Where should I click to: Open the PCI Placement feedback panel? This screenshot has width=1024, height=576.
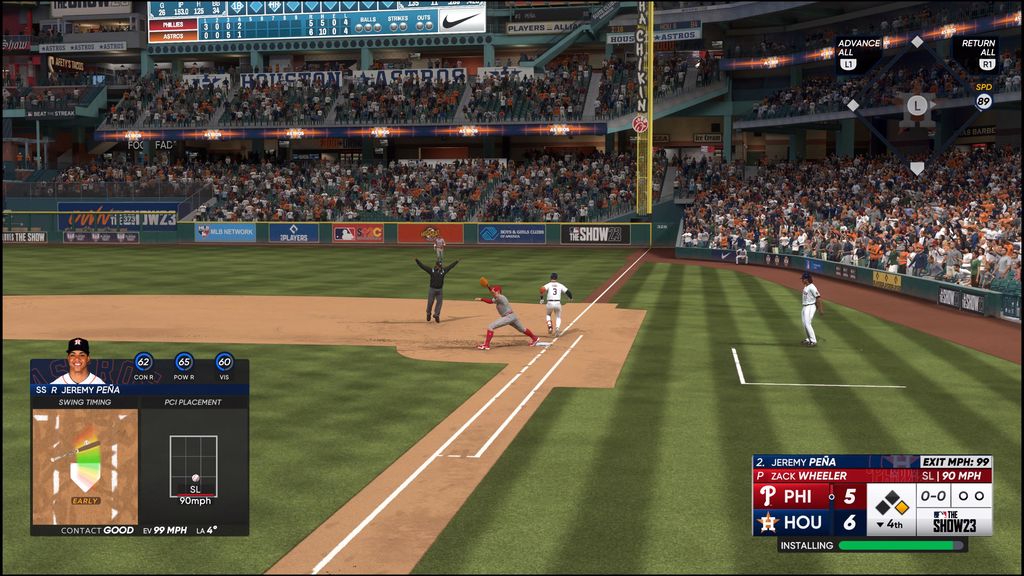pyautogui.click(x=193, y=466)
